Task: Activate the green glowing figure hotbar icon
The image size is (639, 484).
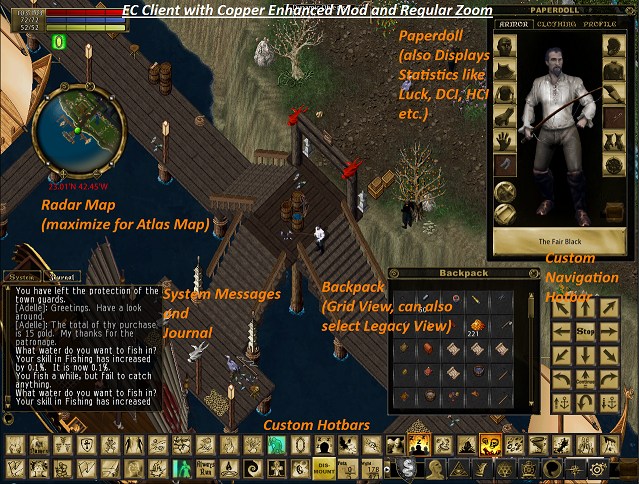Action: point(184,468)
